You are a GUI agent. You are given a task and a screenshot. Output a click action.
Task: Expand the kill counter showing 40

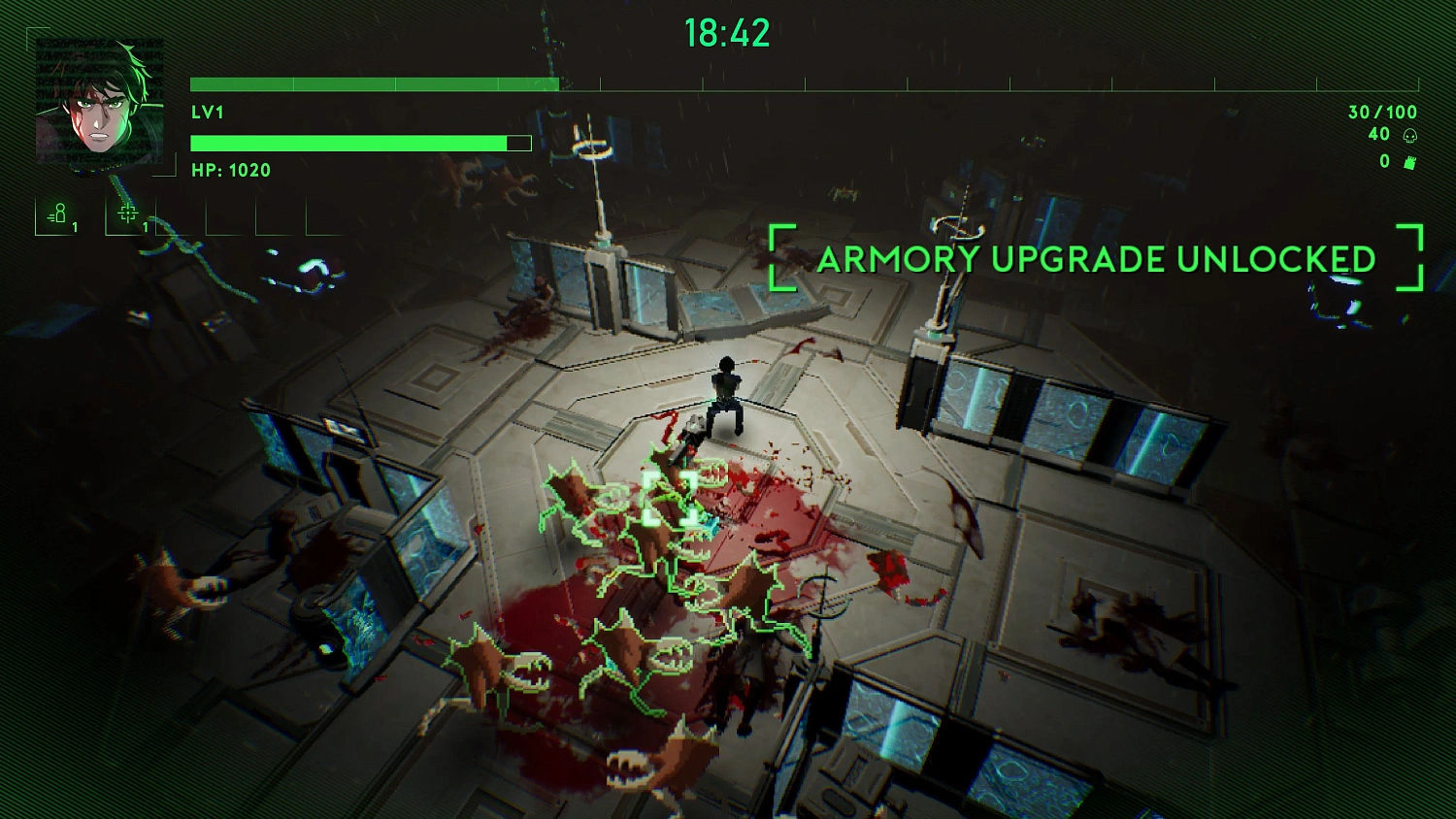click(x=1378, y=135)
